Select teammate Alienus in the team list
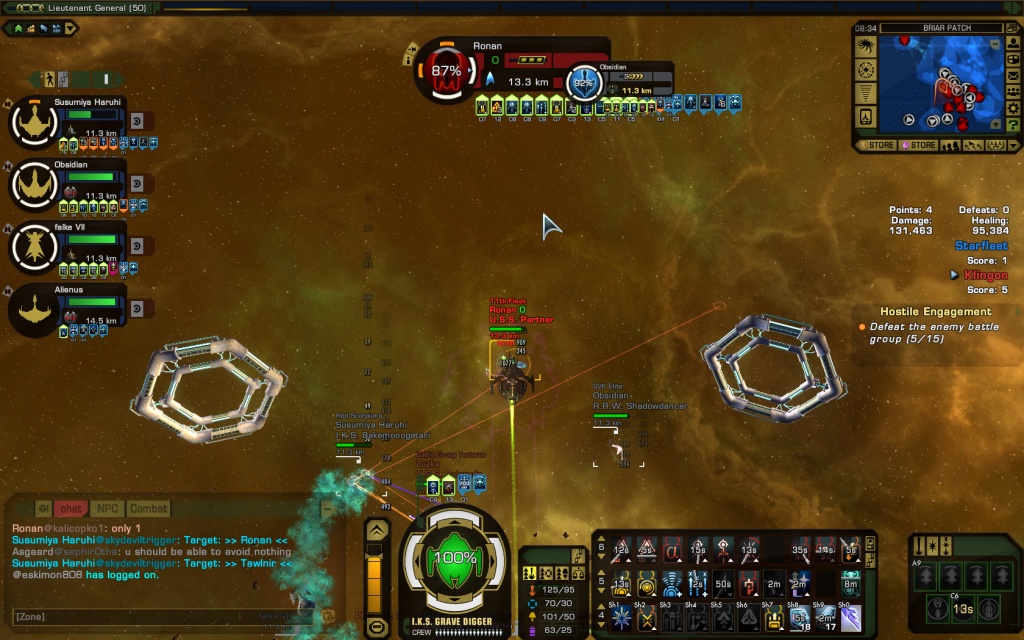The image size is (1024, 640). [39, 310]
